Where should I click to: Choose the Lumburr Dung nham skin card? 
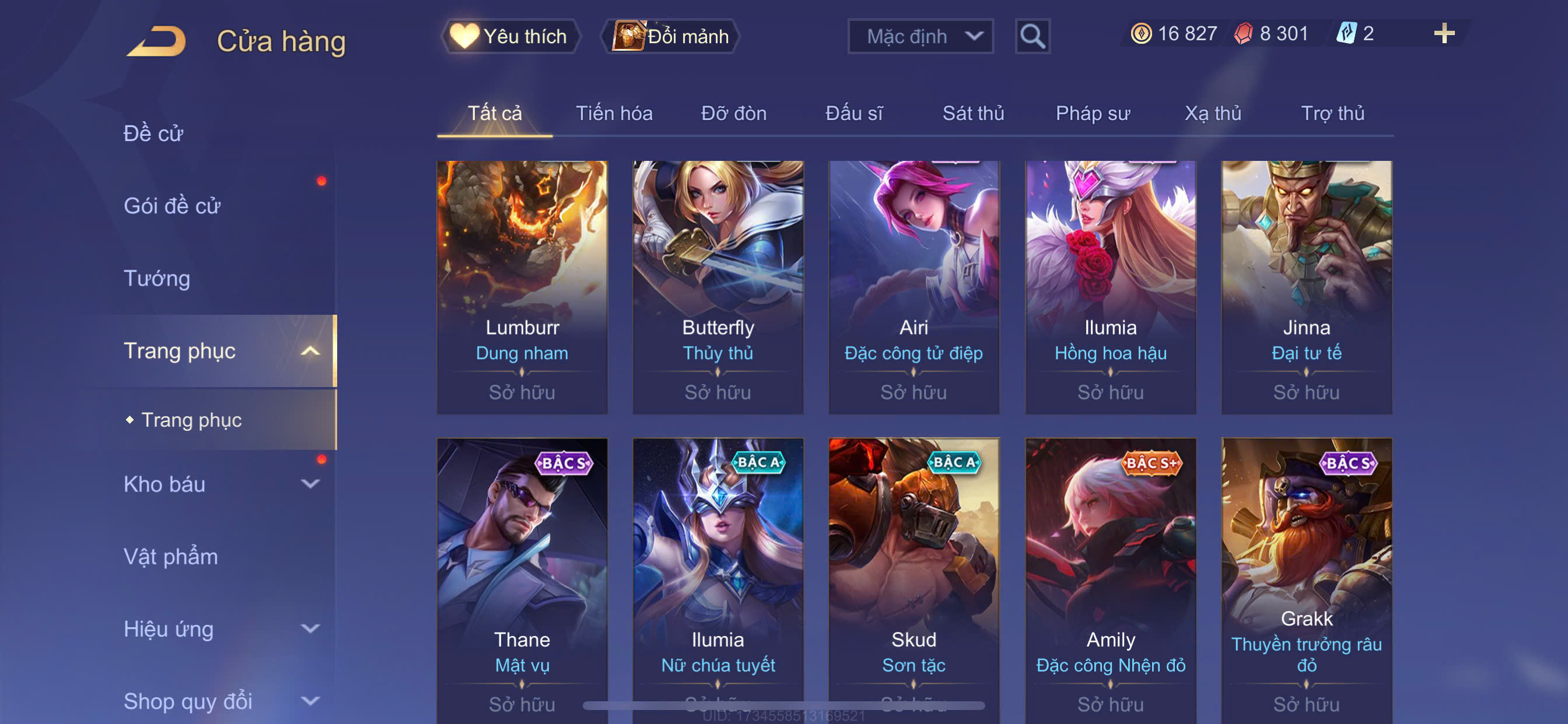(521, 286)
